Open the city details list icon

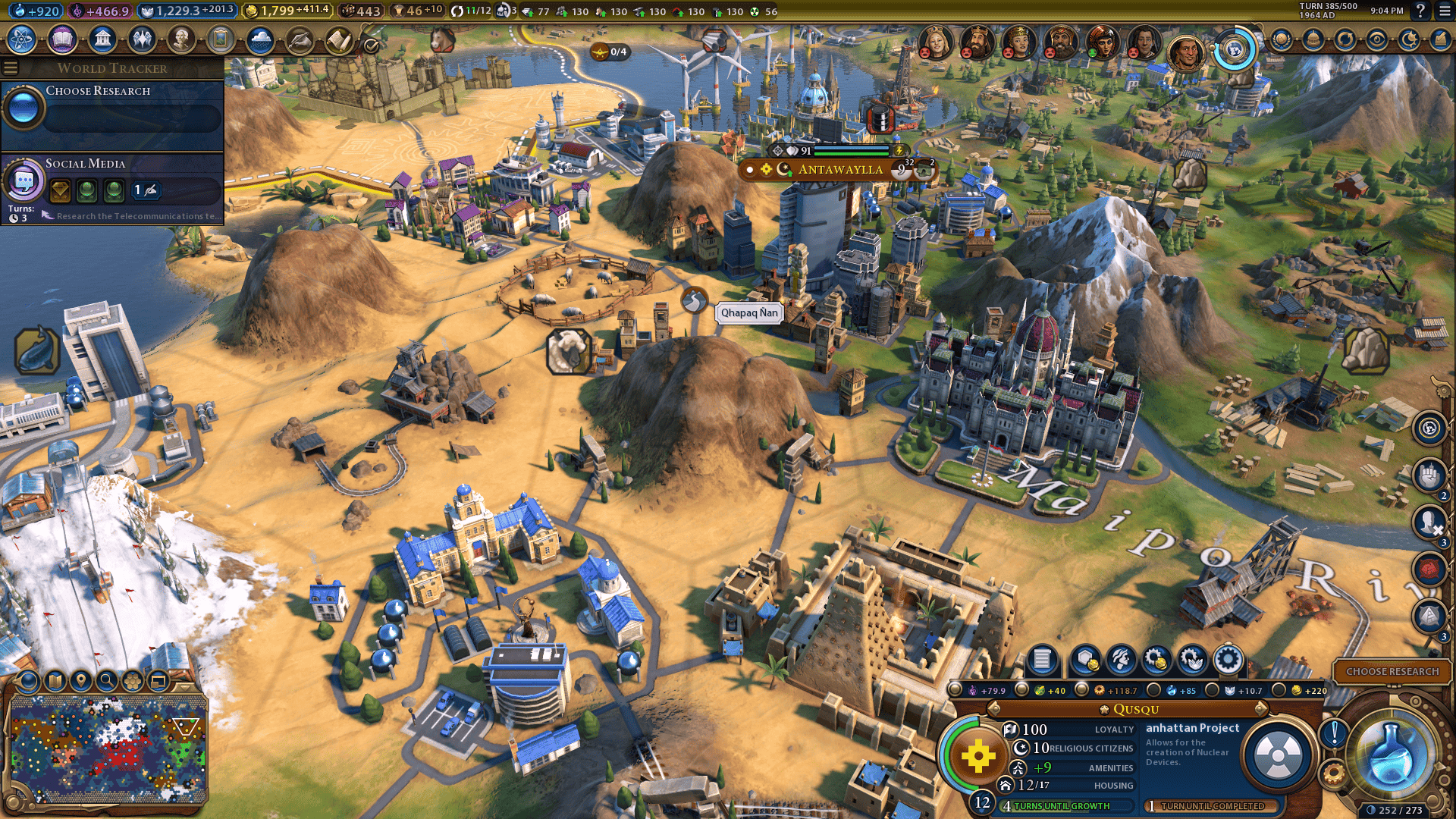(1042, 660)
